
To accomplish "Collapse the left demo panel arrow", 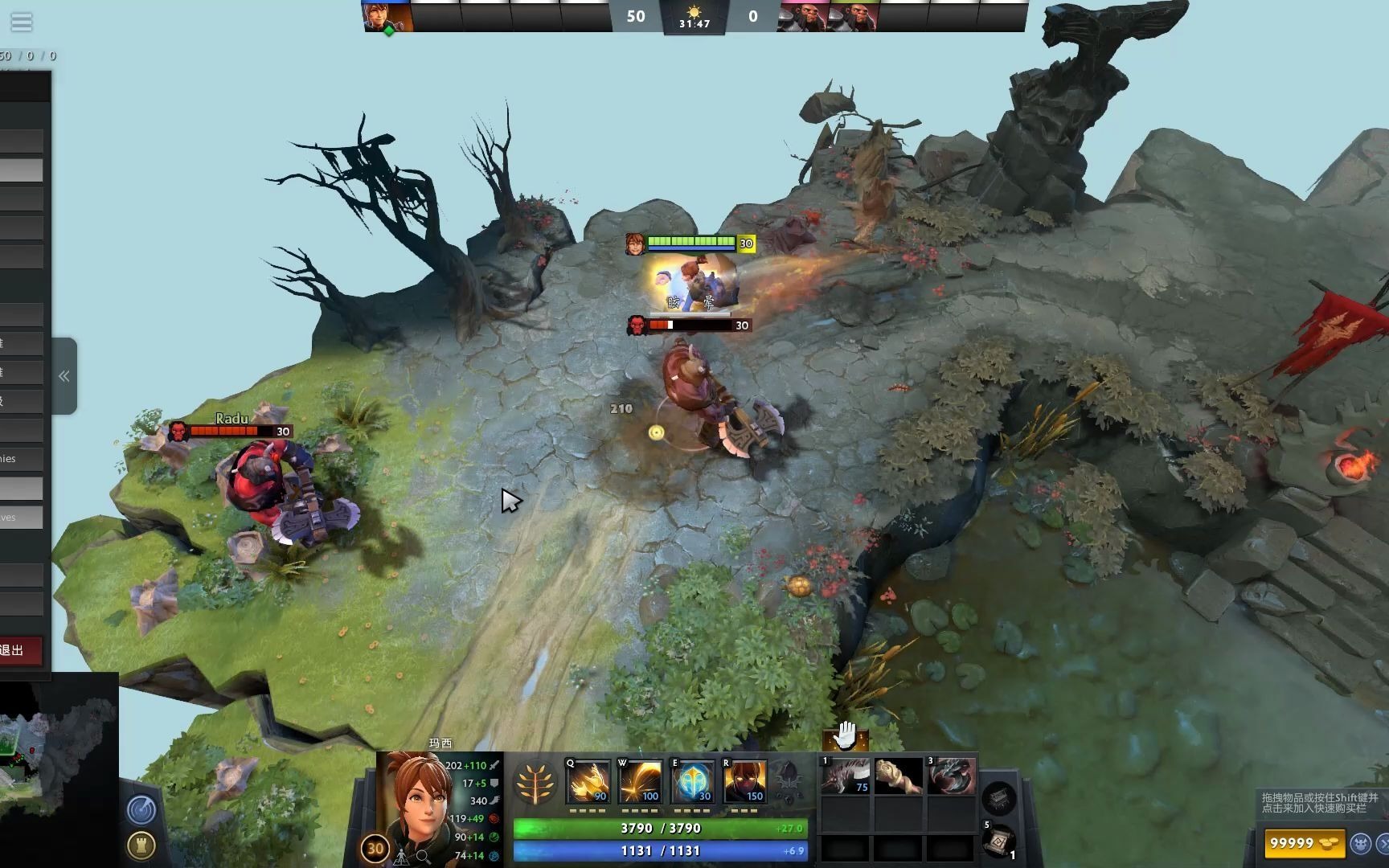I will pos(64,376).
